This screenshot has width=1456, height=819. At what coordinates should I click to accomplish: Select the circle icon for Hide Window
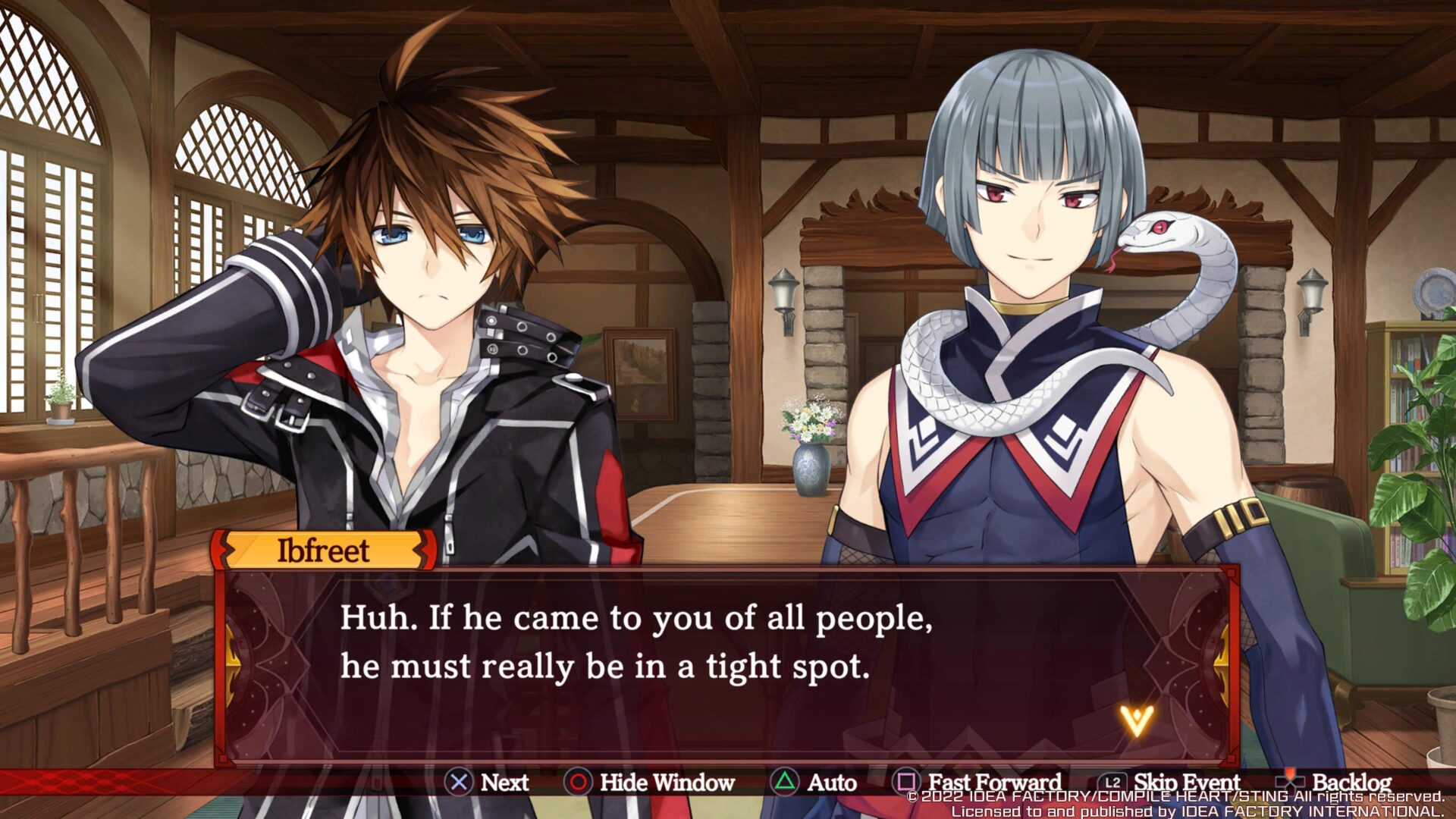(x=578, y=781)
